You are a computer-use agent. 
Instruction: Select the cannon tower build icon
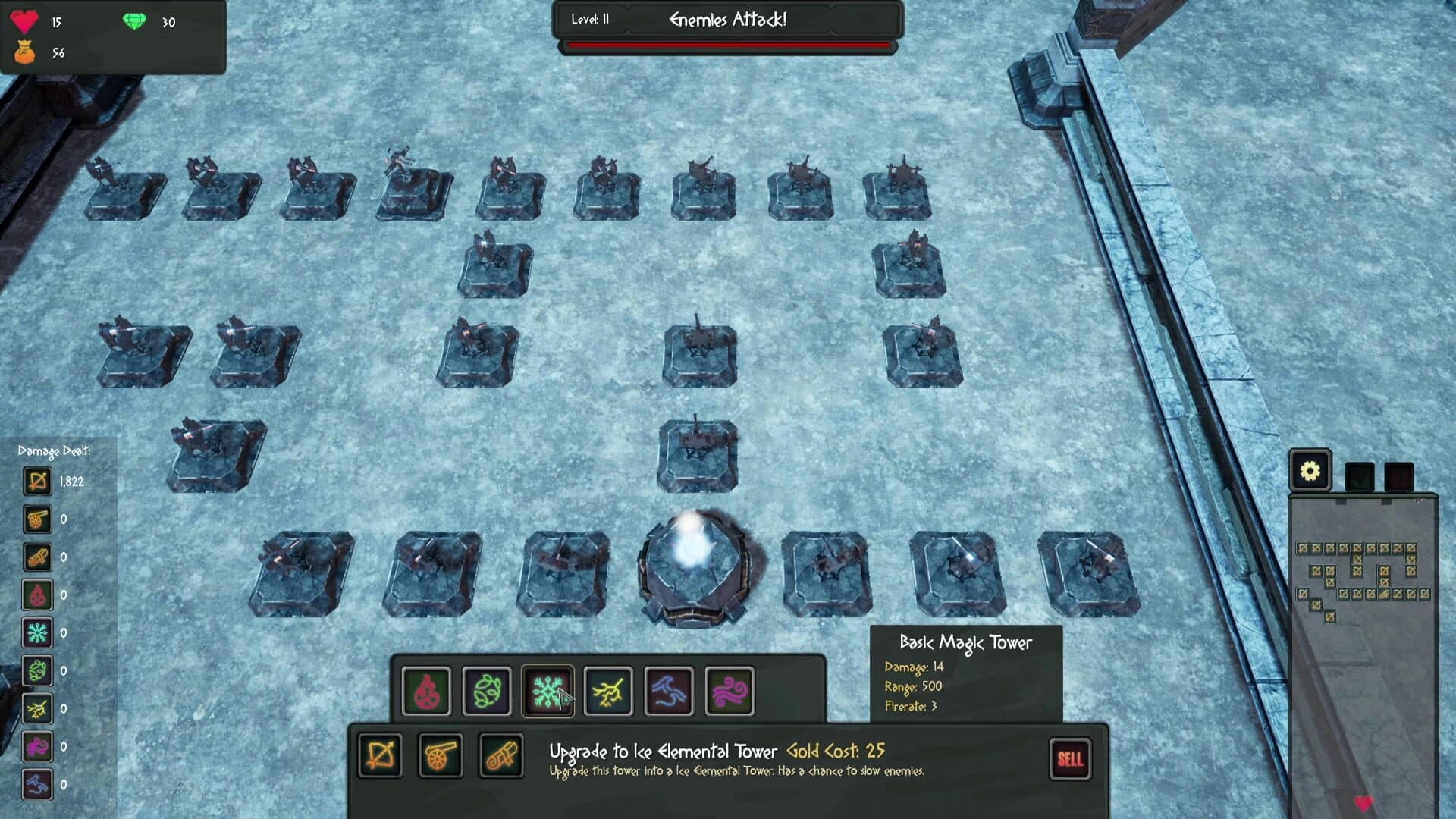[440, 756]
